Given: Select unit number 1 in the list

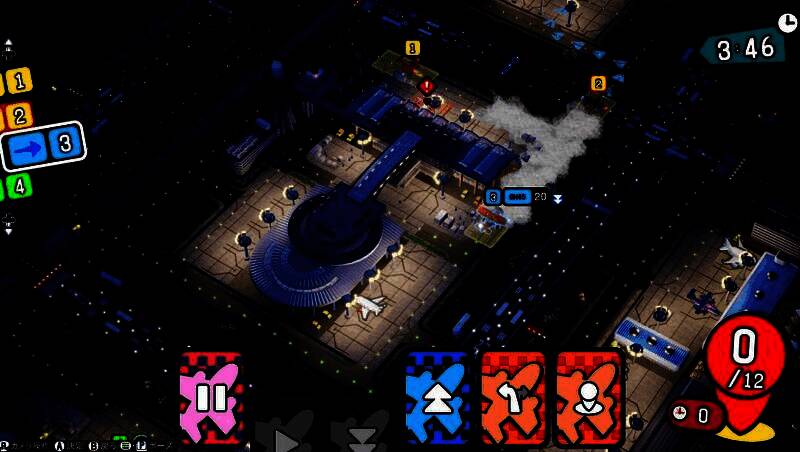Looking at the screenshot, I should point(18,82).
